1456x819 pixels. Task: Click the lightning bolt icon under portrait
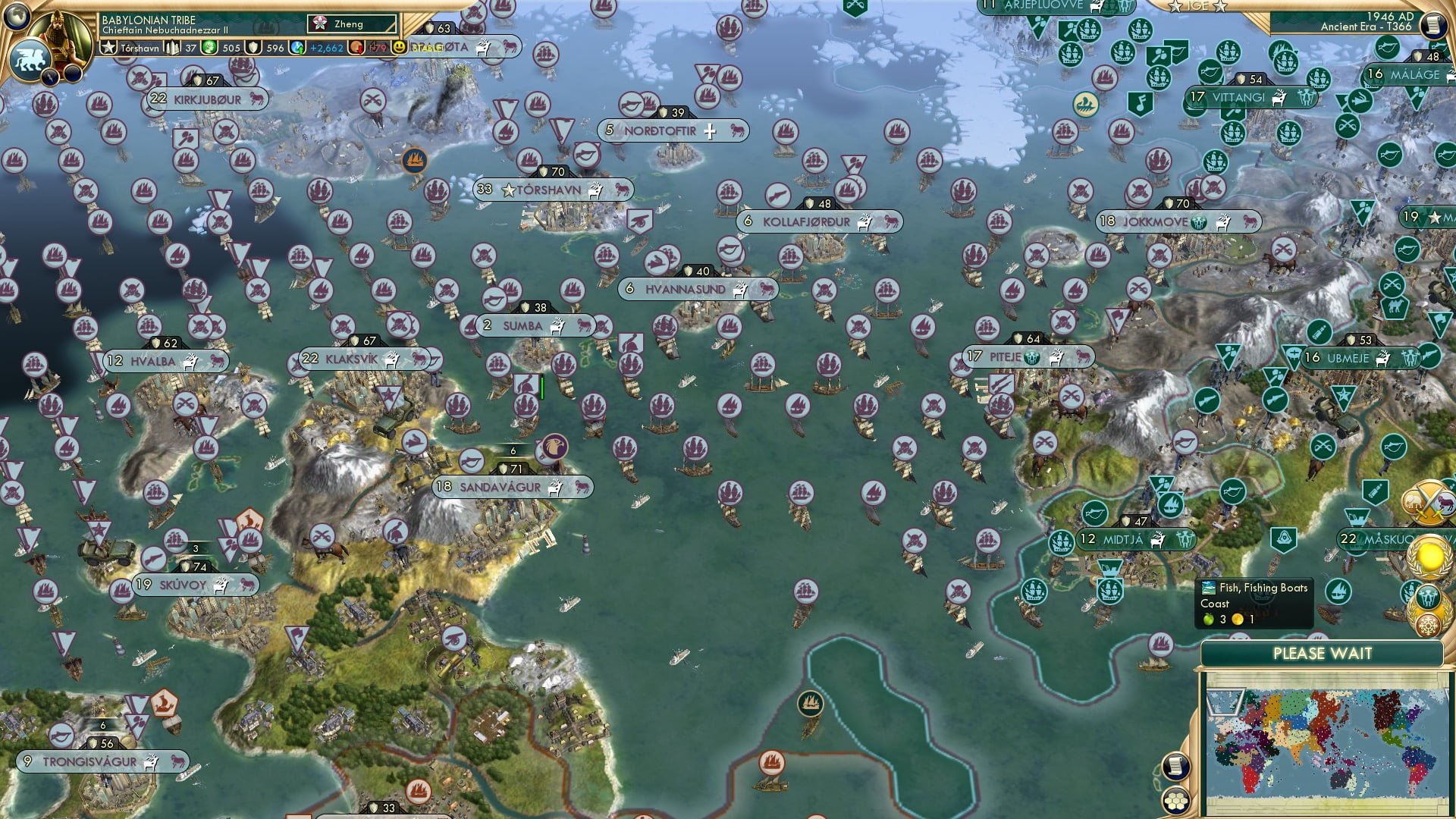pyautogui.click(x=52, y=76)
